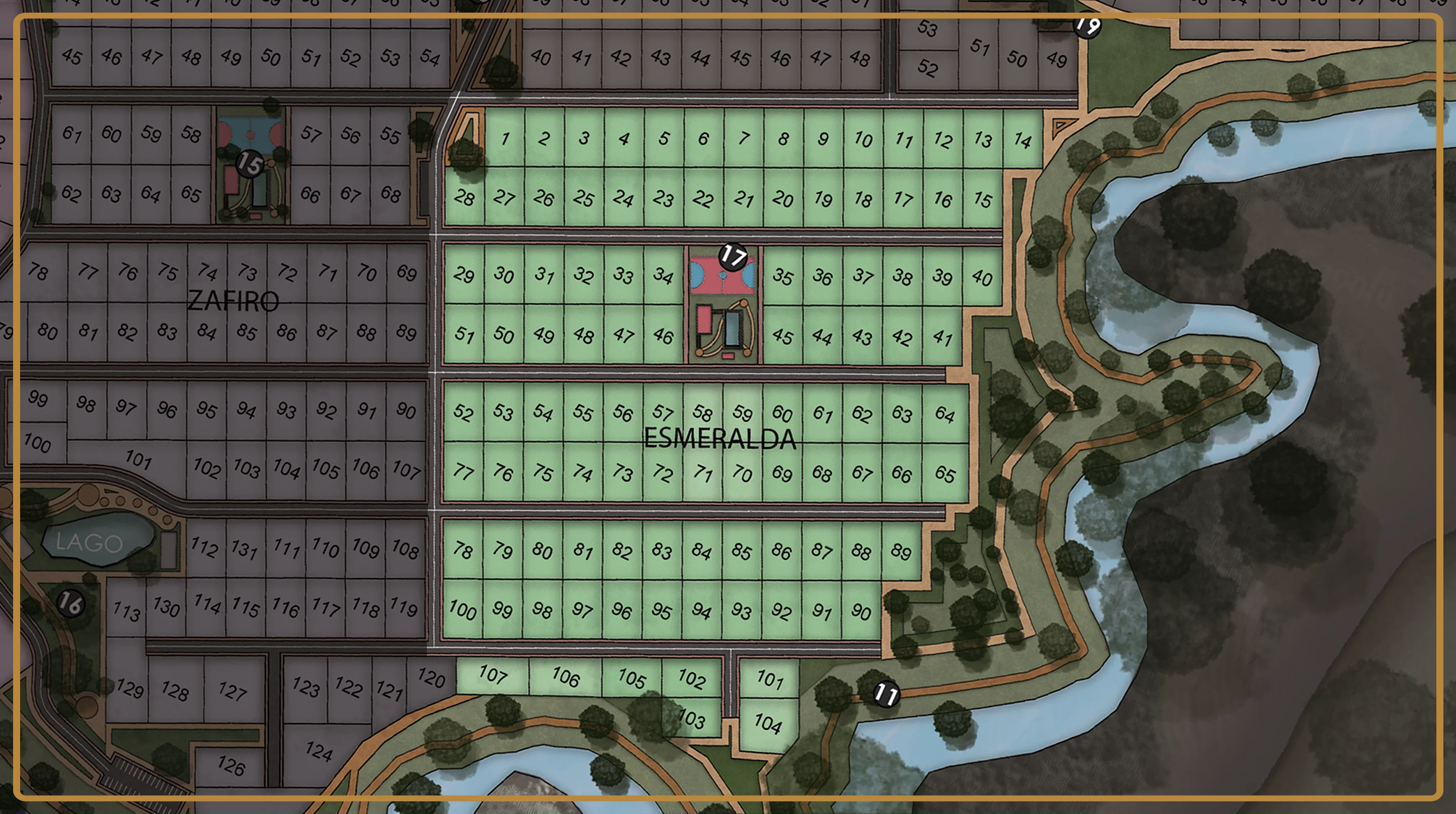Select map marker number 17
The width and height of the screenshot is (1456, 814).
733,256
